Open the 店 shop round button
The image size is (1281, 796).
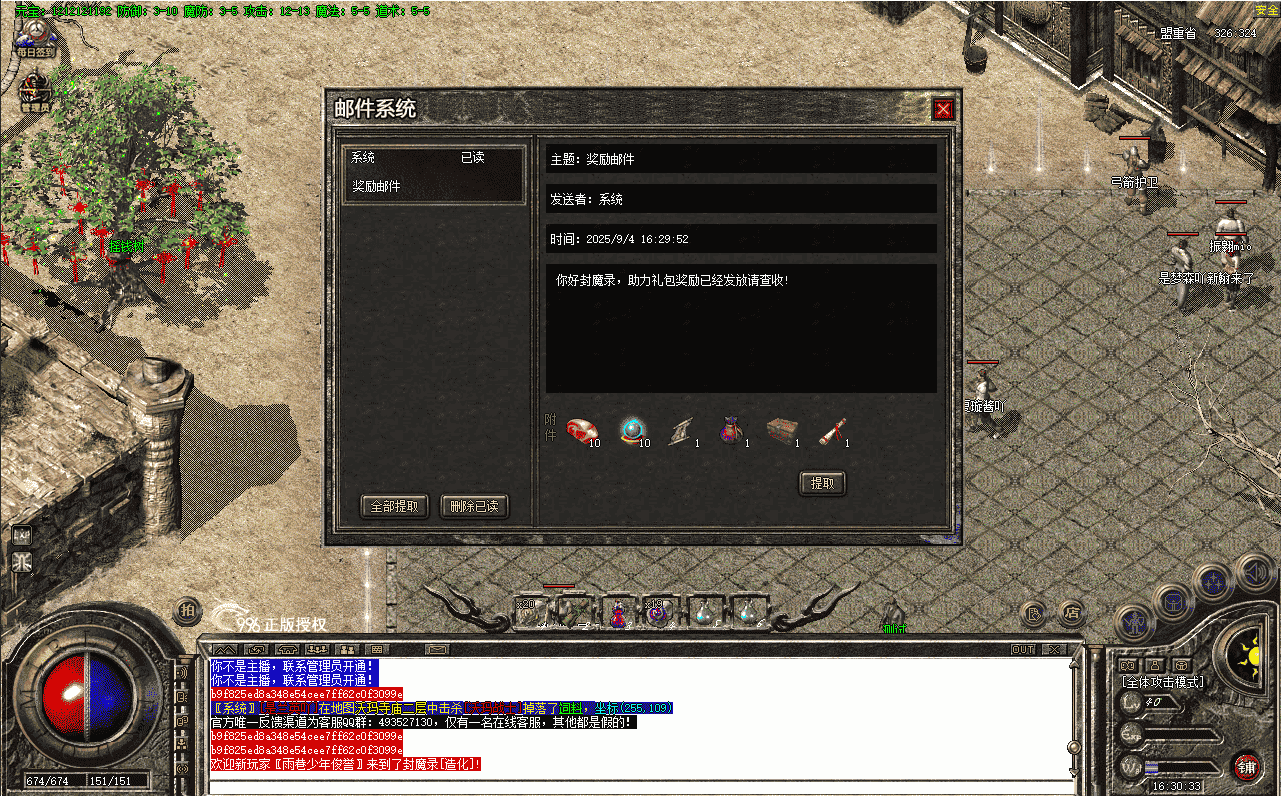pos(1071,611)
